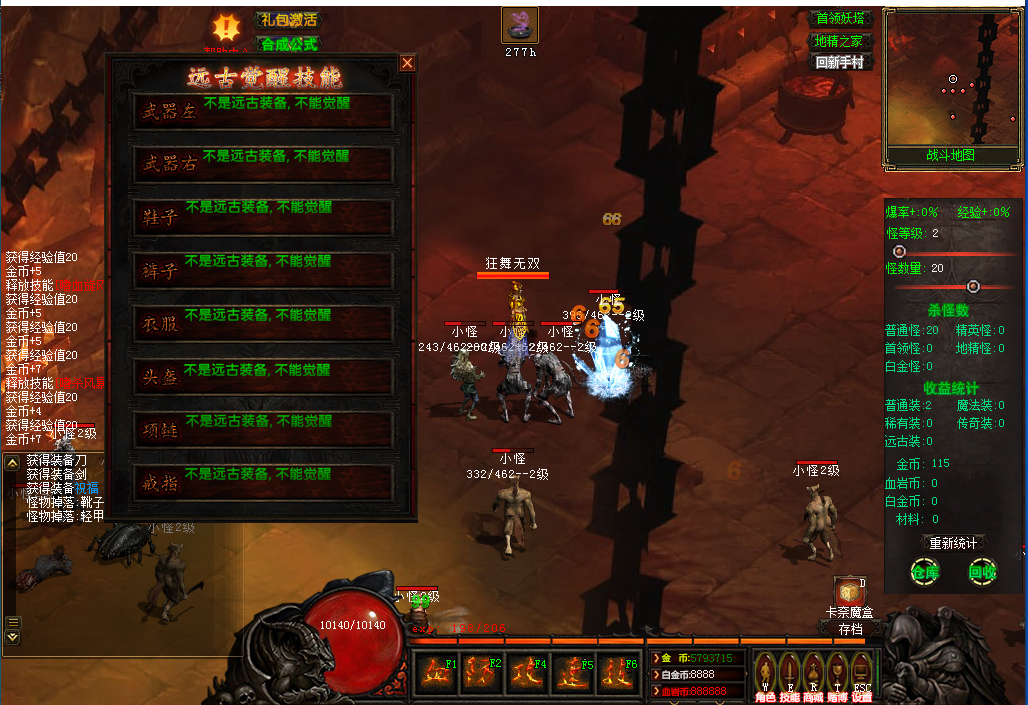
Task: Select the 鞋子 awakening row
Action: pos(263,217)
